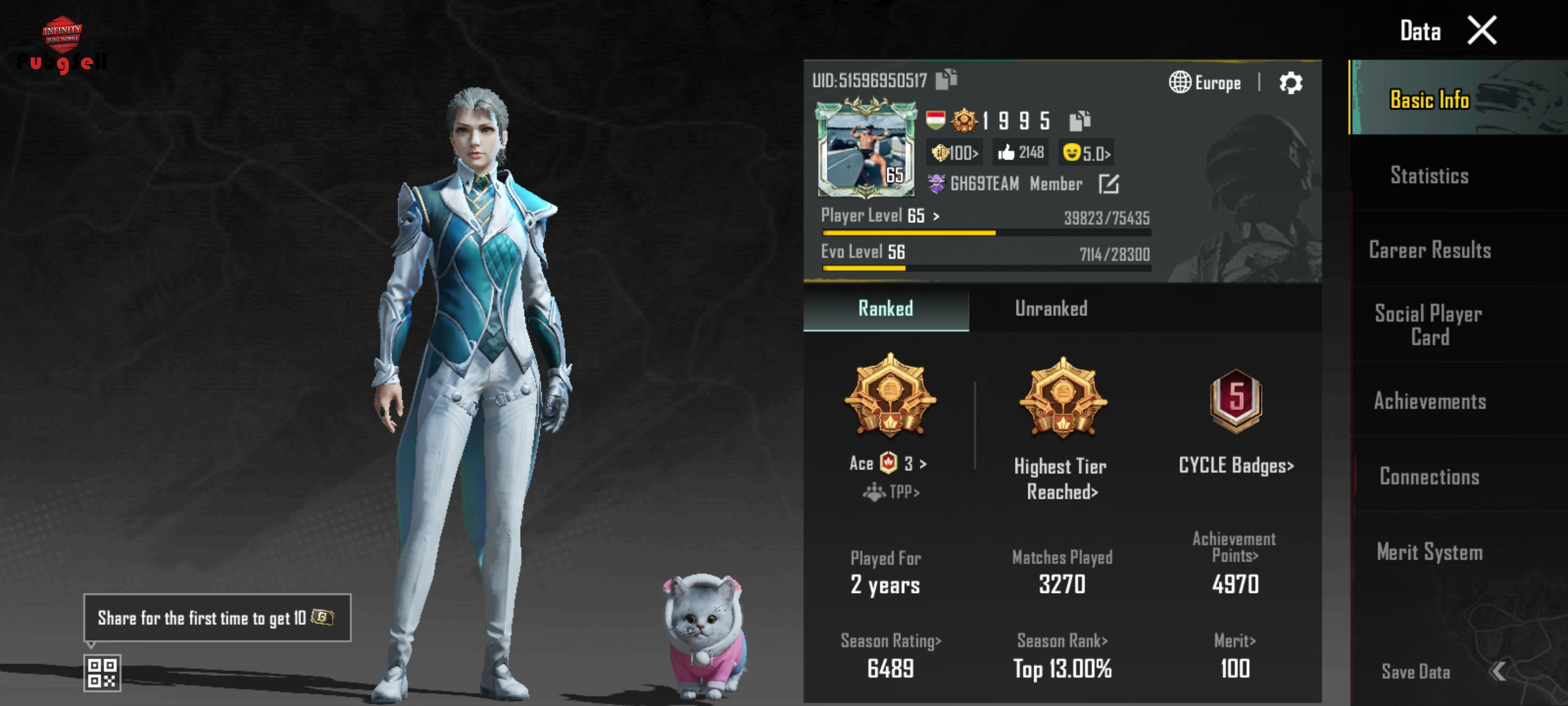
Task: Open the QR code share icon
Action: (x=102, y=673)
